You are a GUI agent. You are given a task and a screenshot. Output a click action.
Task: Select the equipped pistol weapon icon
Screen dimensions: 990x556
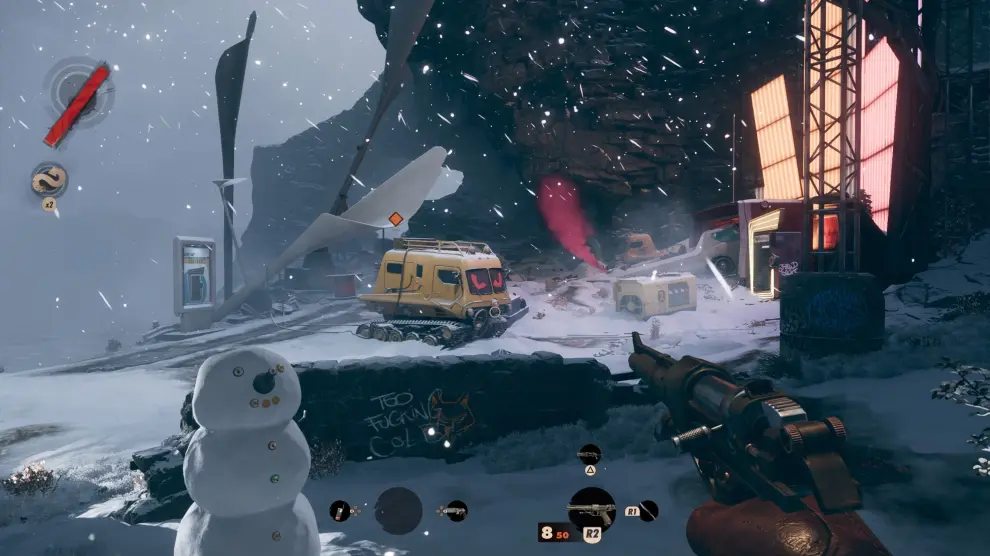click(x=591, y=509)
